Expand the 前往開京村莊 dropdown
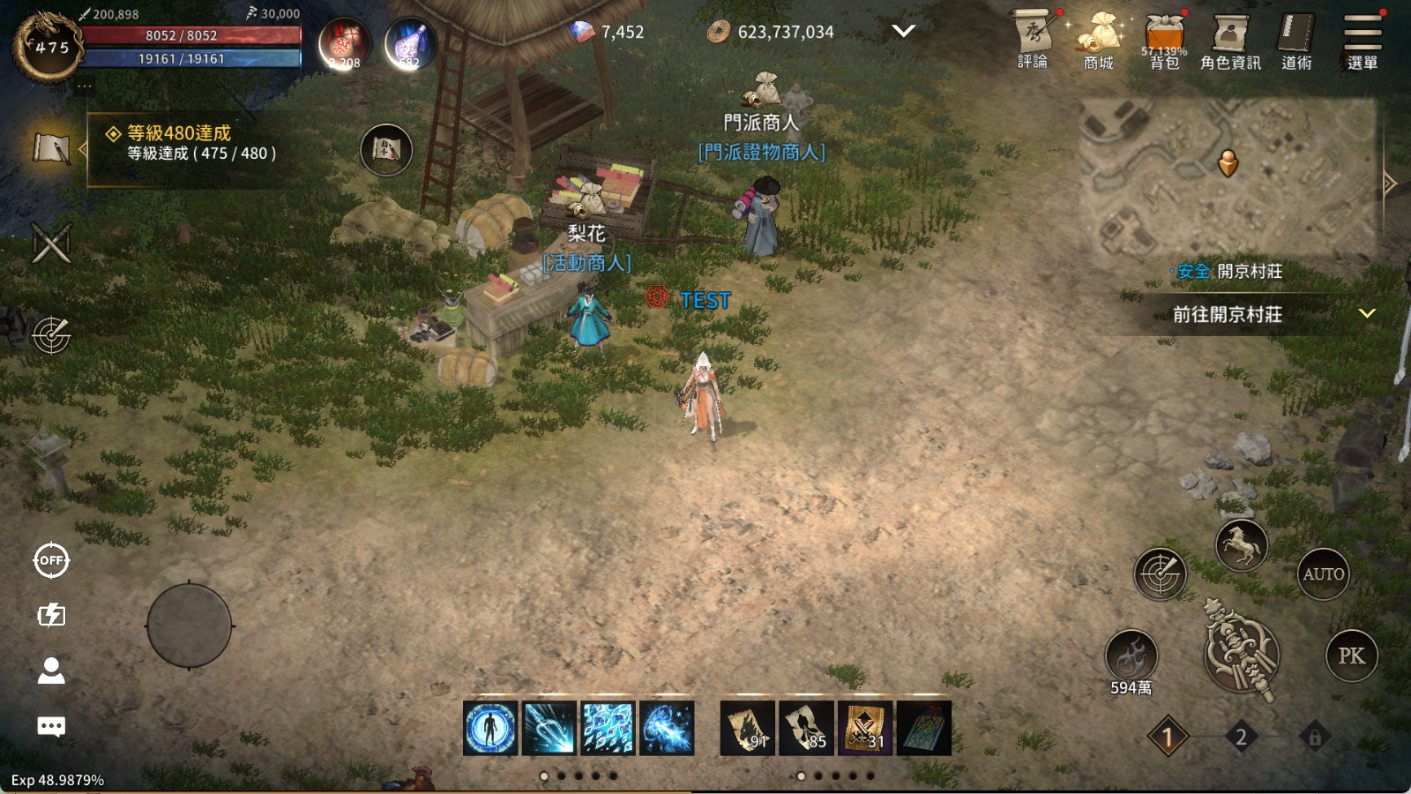Image resolution: width=1411 pixels, height=794 pixels. 1366,314
